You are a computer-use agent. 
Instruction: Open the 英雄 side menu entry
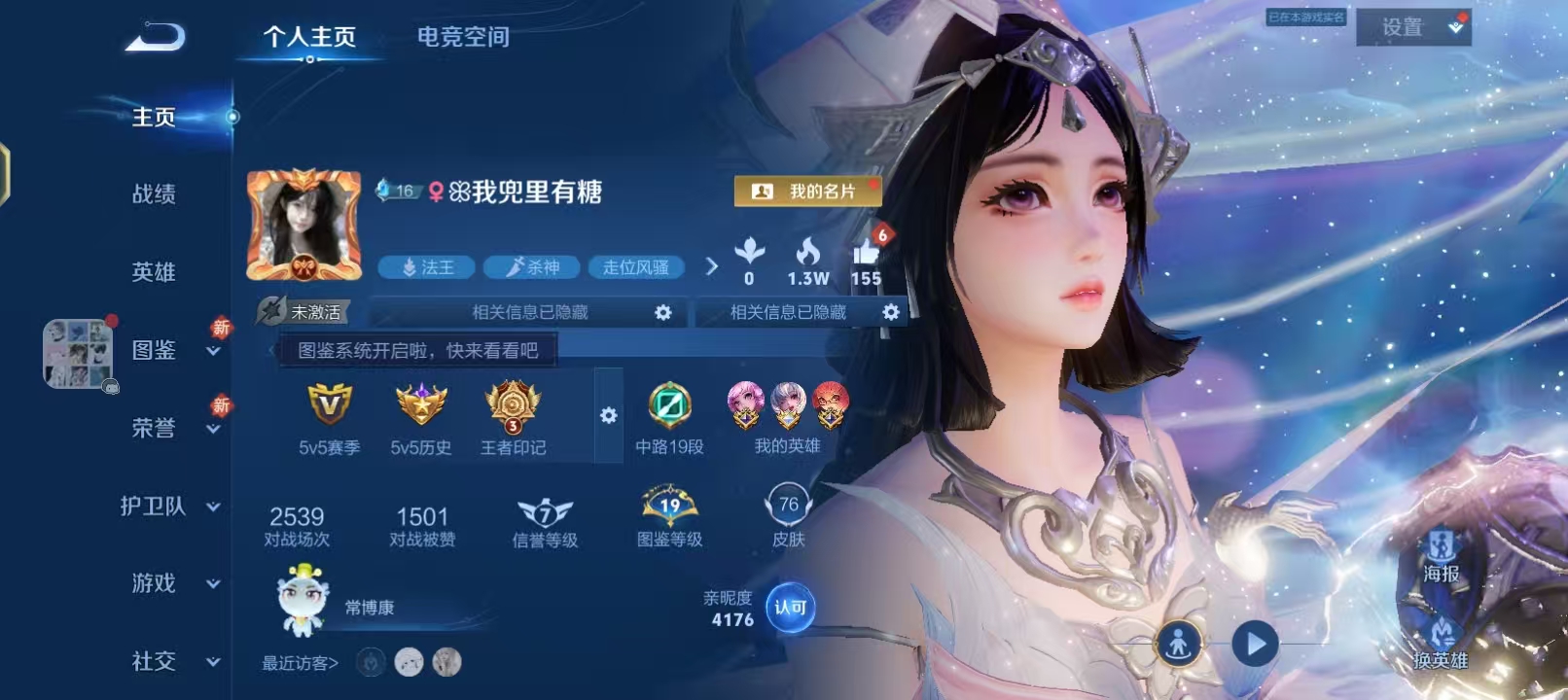click(x=154, y=272)
